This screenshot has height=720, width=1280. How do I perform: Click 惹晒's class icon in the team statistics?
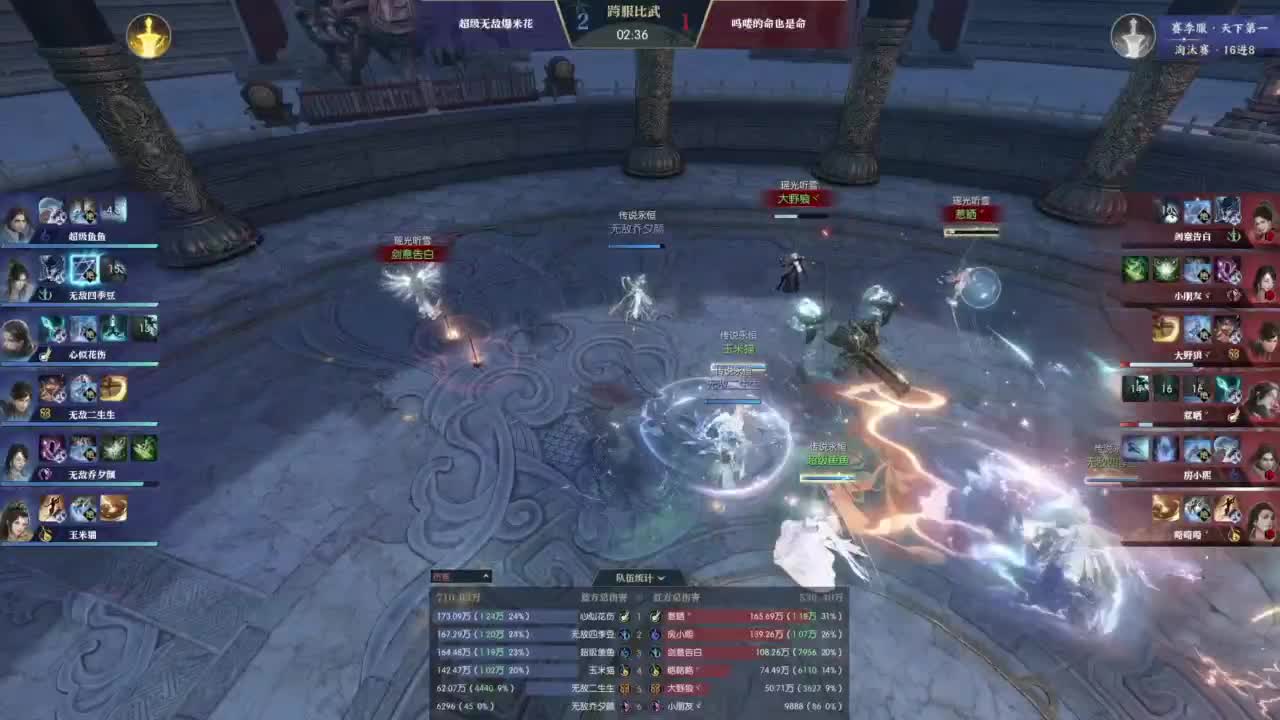click(653, 617)
